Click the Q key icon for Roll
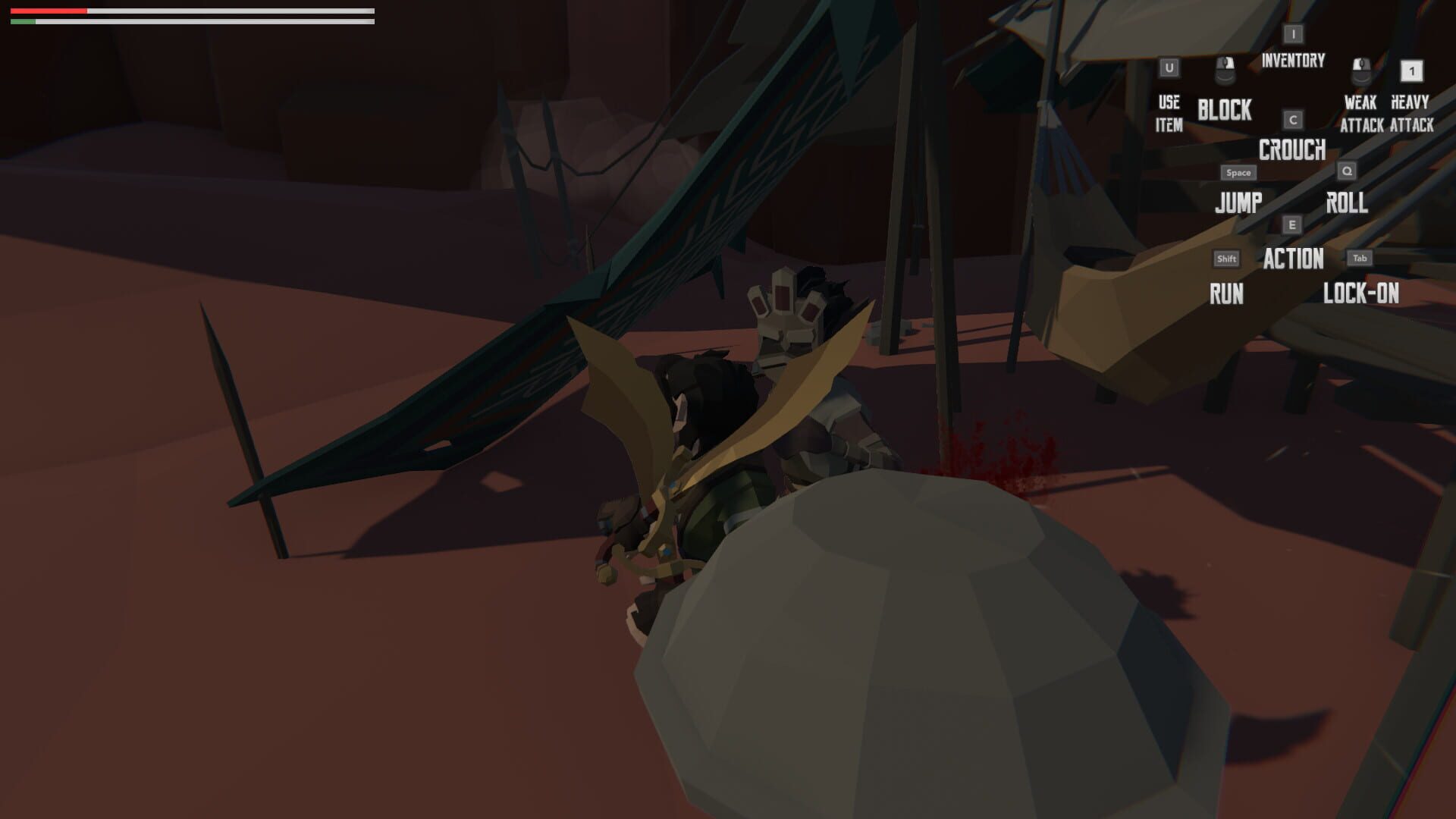This screenshot has height=819, width=1456. tap(1346, 172)
